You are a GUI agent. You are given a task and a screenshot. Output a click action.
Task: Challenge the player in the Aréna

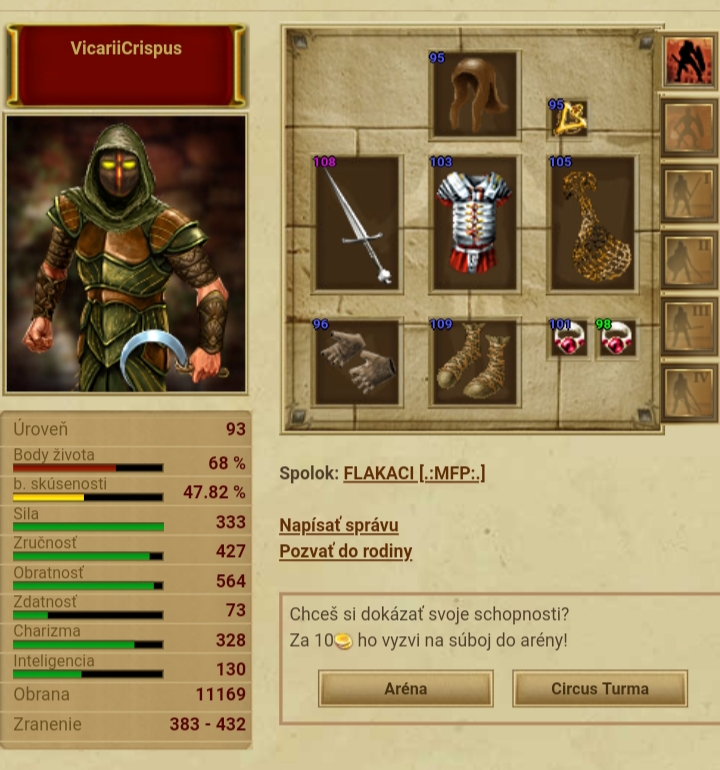tap(405, 689)
